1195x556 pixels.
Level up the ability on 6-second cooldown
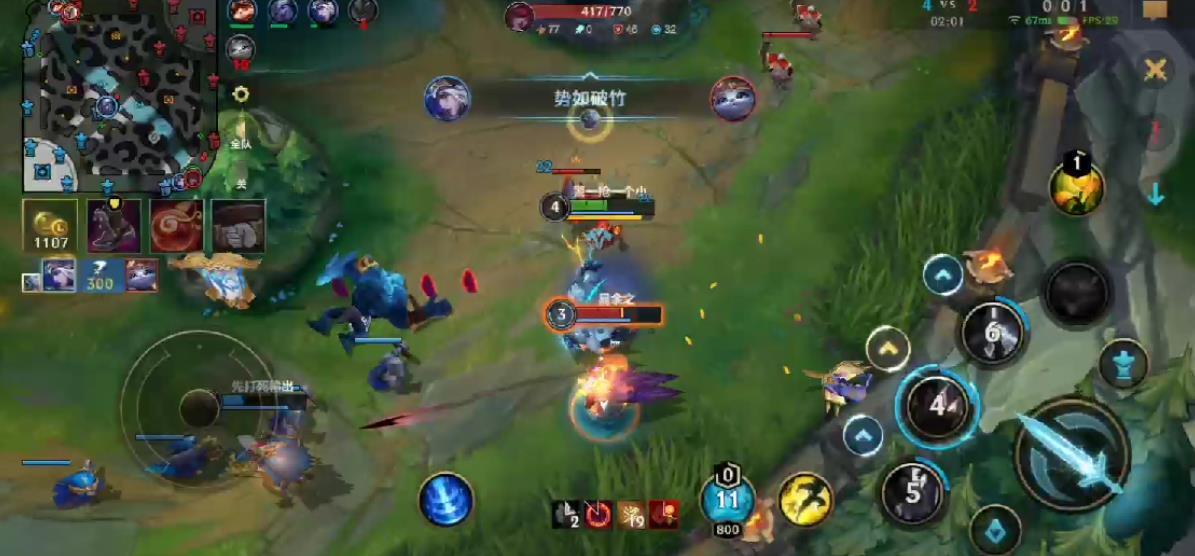(943, 275)
